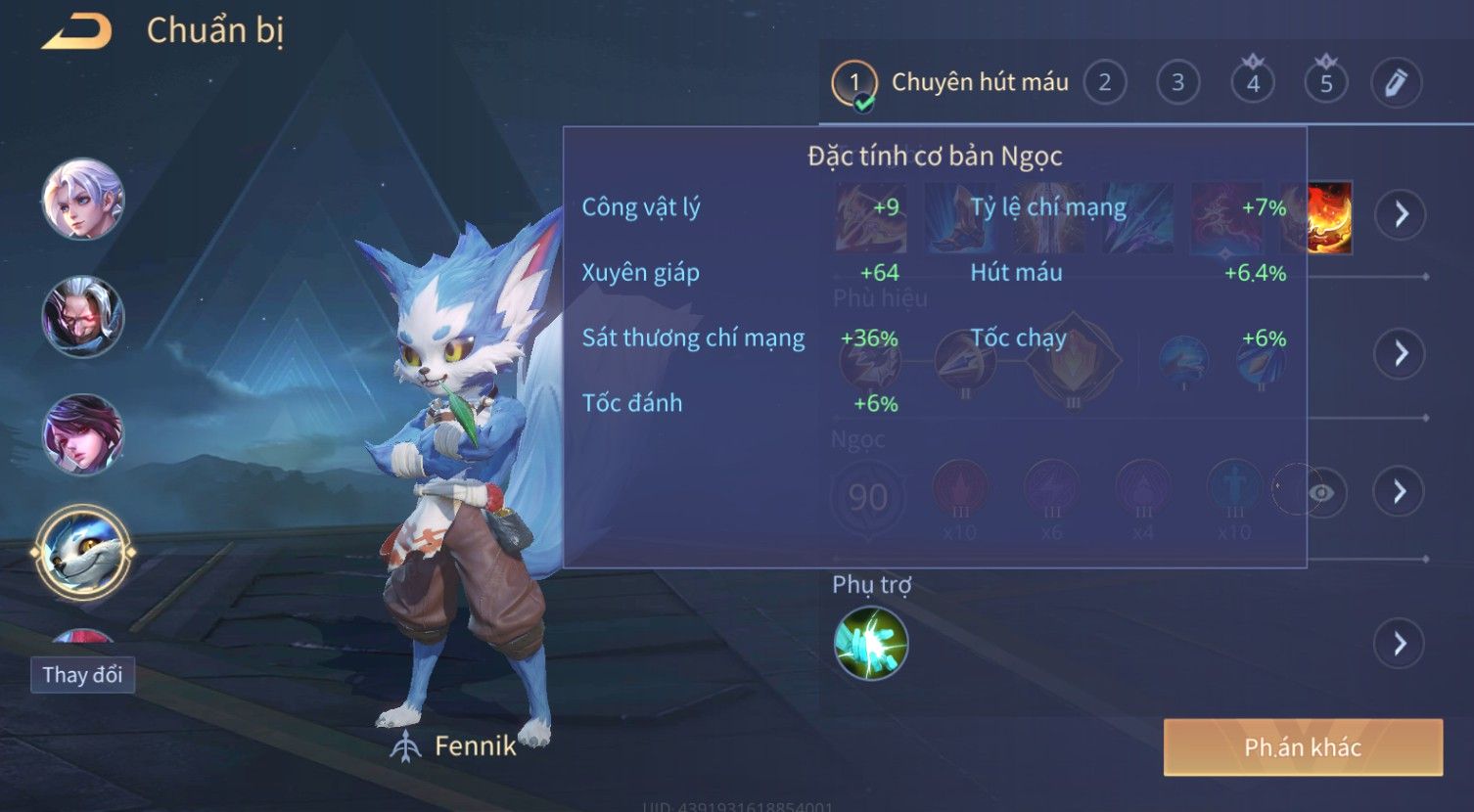Go back with the return arrow
This screenshot has height=812, width=1474.
[x=76, y=31]
